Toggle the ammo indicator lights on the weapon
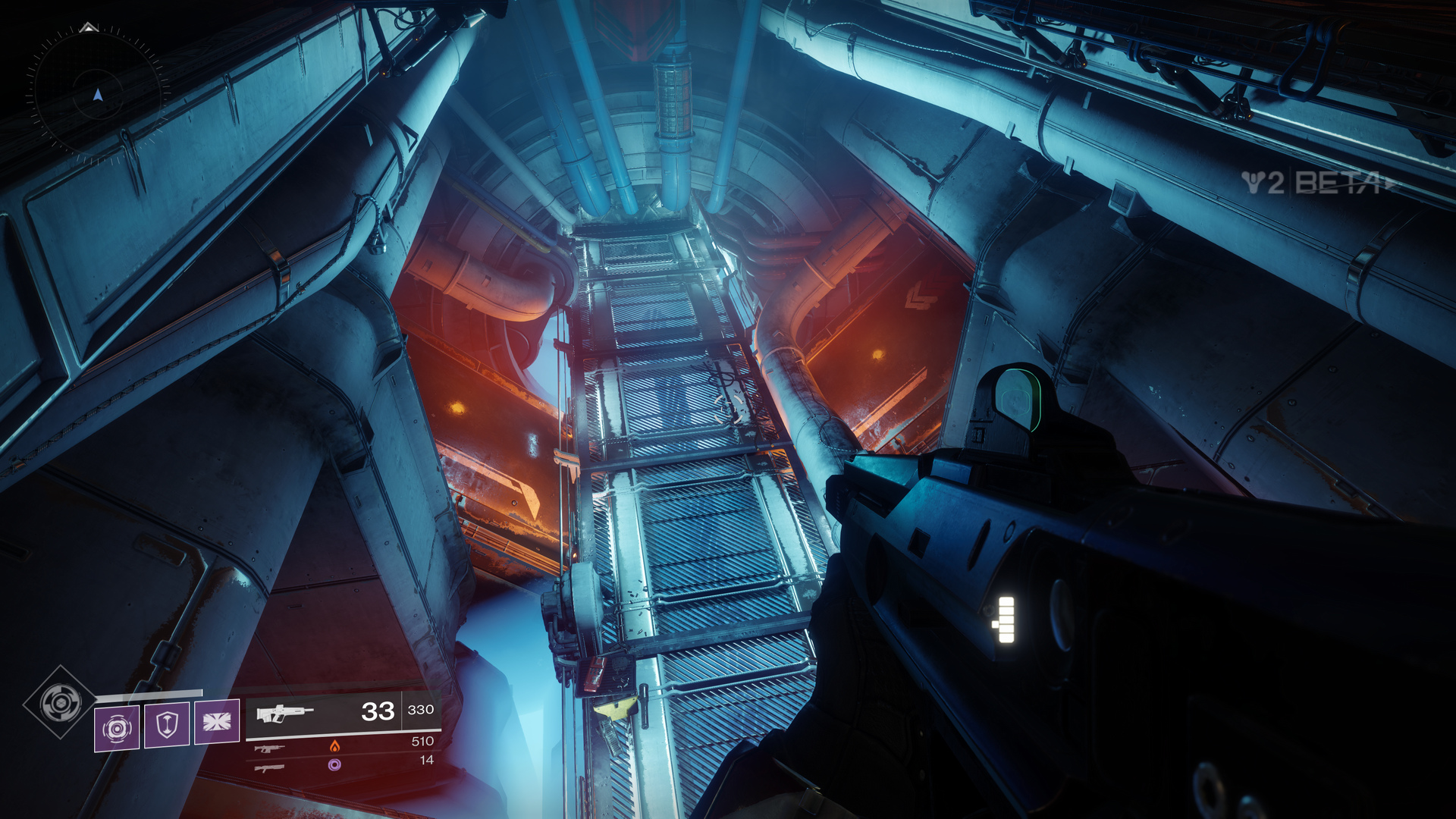Image resolution: width=1456 pixels, height=819 pixels. 1006,620
